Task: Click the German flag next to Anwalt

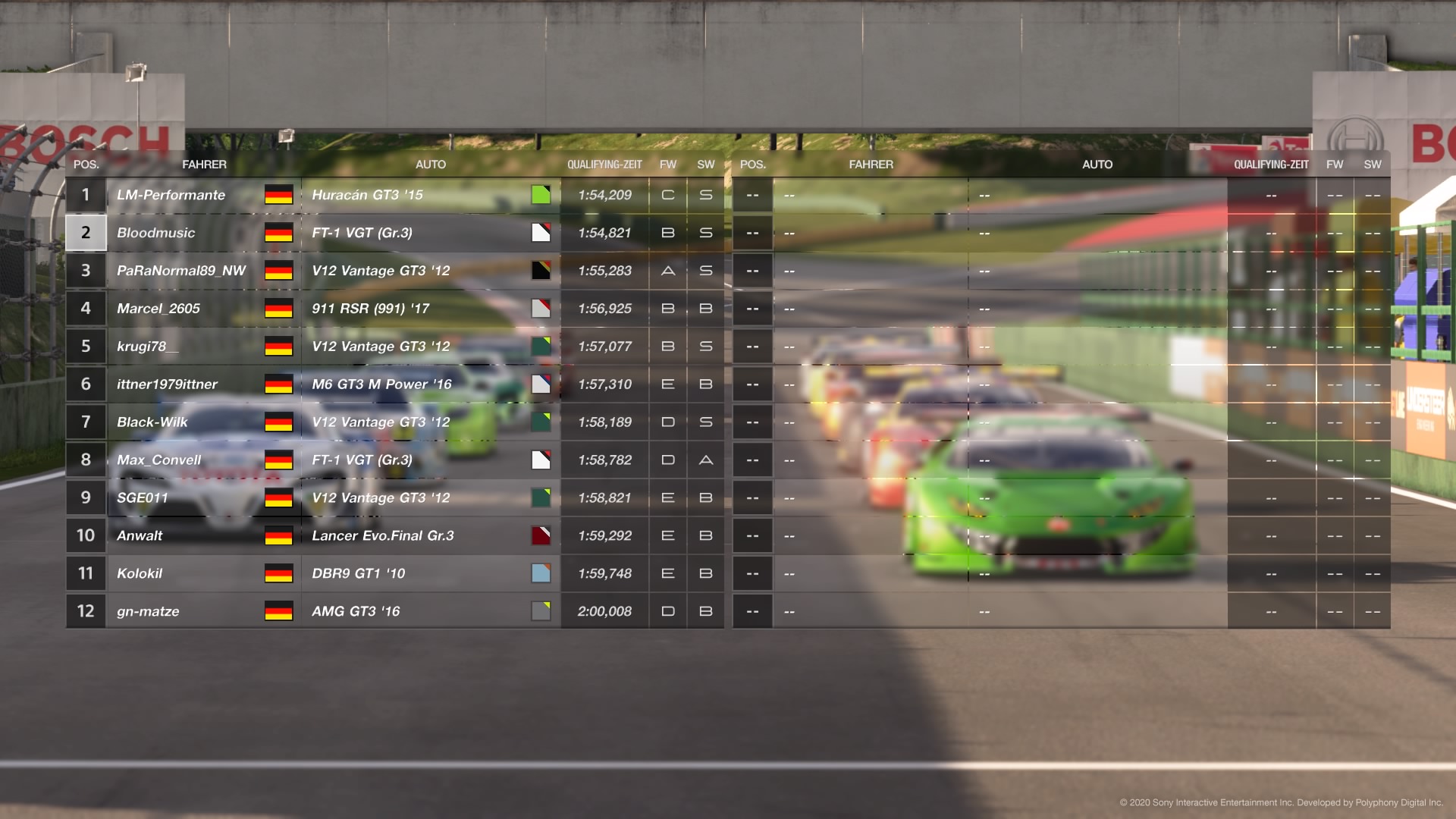Action: (278, 535)
